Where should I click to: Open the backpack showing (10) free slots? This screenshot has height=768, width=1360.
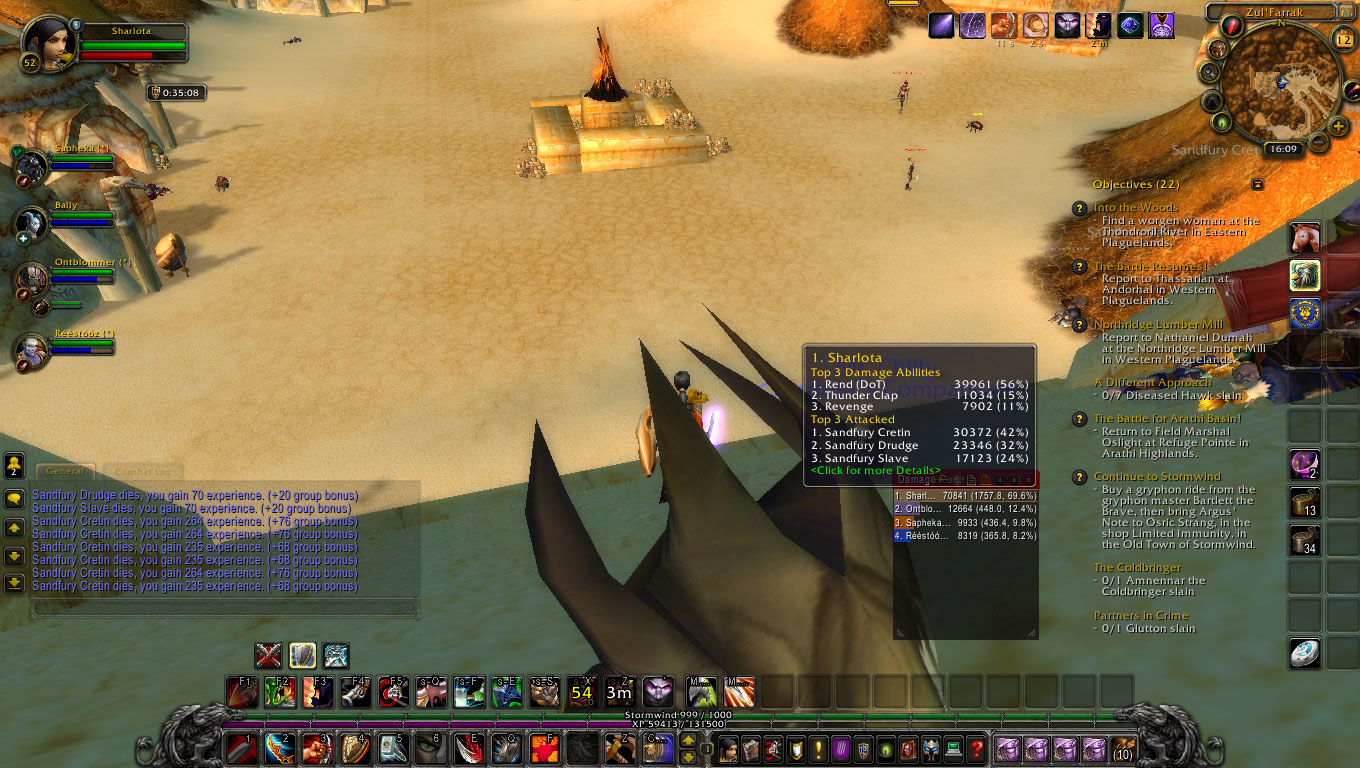tap(1125, 748)
